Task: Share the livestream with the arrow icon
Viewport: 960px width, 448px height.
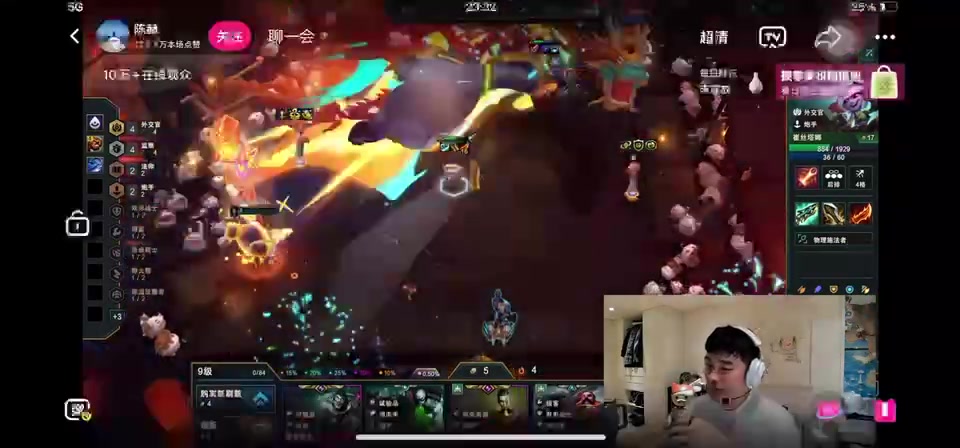Action: pyautogui.click(x=828, y=37)
